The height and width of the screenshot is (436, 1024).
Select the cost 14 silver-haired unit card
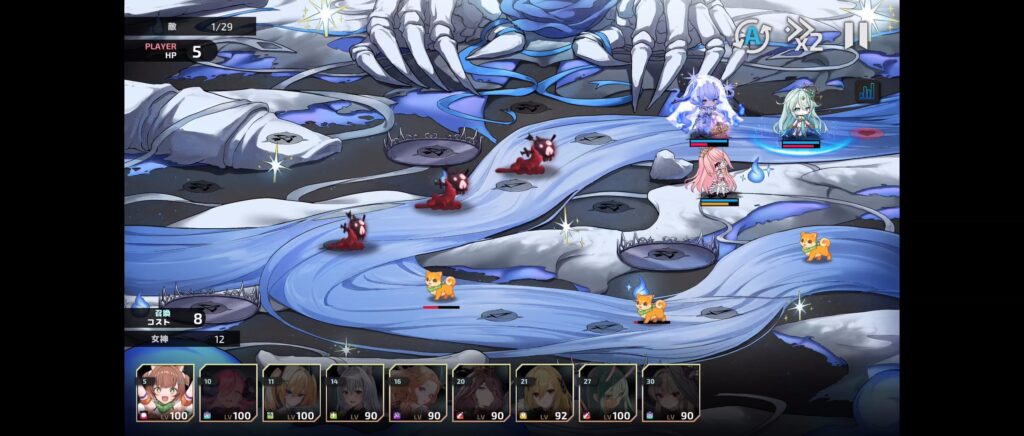point(355,392)
